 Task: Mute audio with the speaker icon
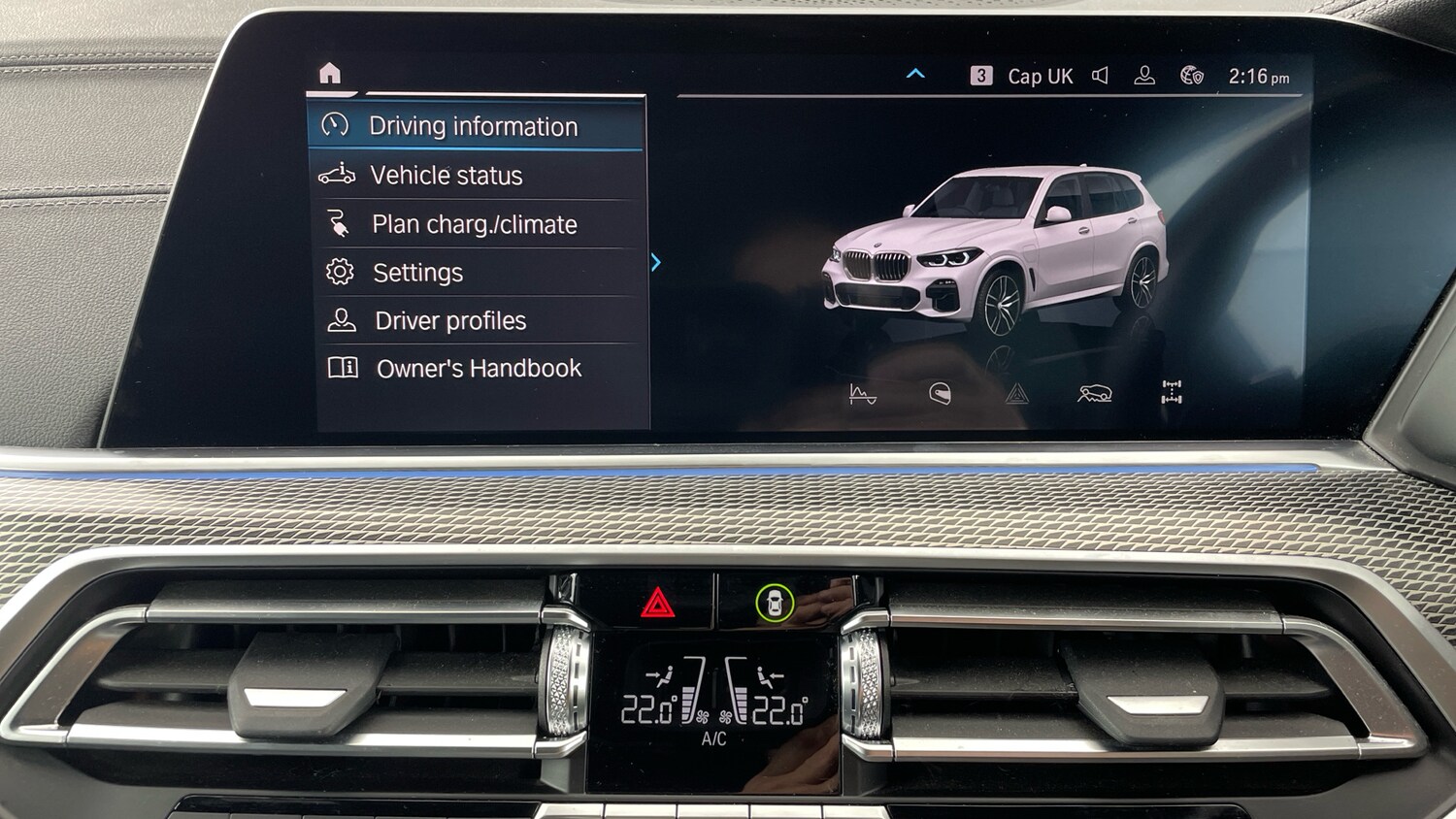pos(1100,75)
